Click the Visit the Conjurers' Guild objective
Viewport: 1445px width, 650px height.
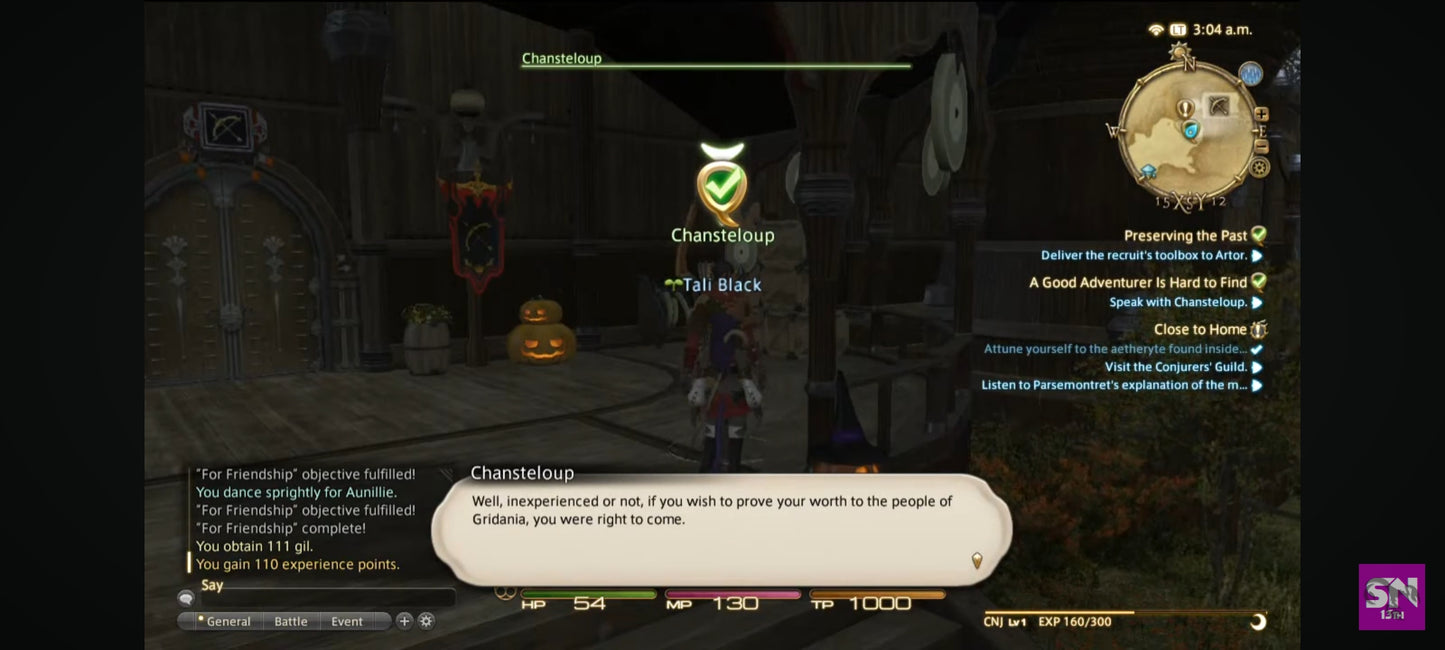(x=1175, y=367)
